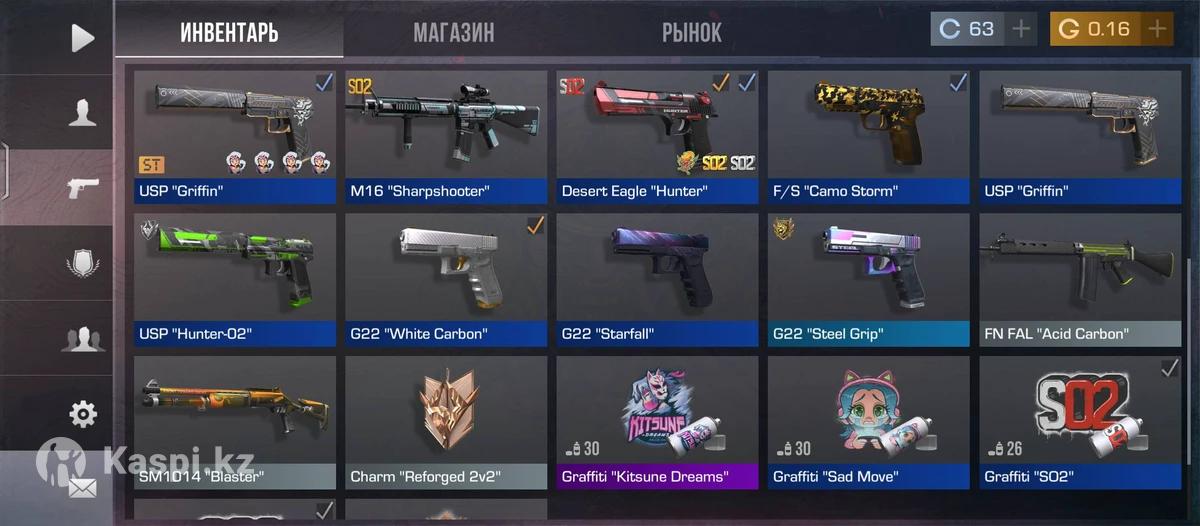The image size is (1200, 526).
Task: Open the player profile icon
Action: [82, 112]
